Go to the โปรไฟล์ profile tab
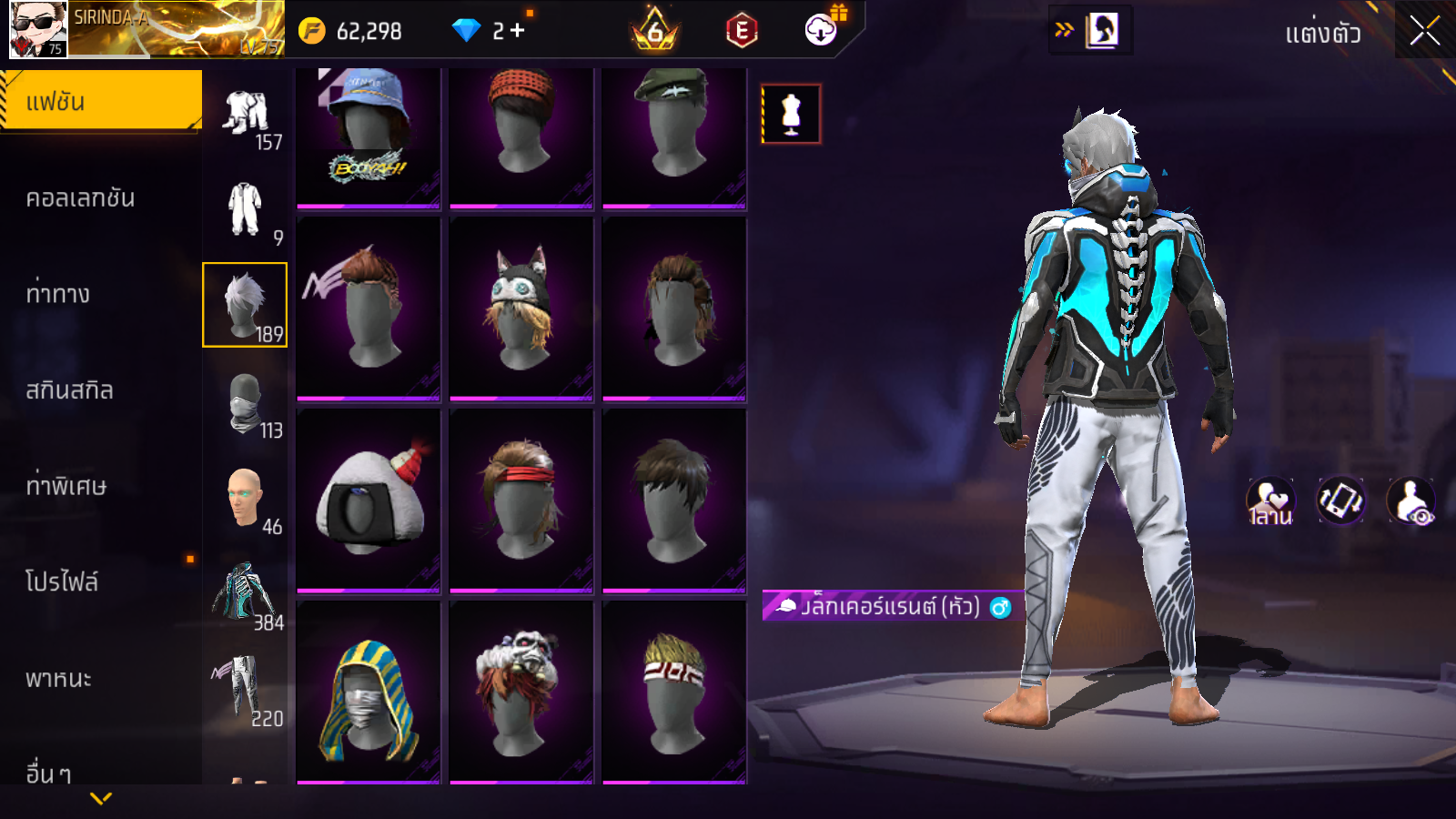 pos(62,581)
